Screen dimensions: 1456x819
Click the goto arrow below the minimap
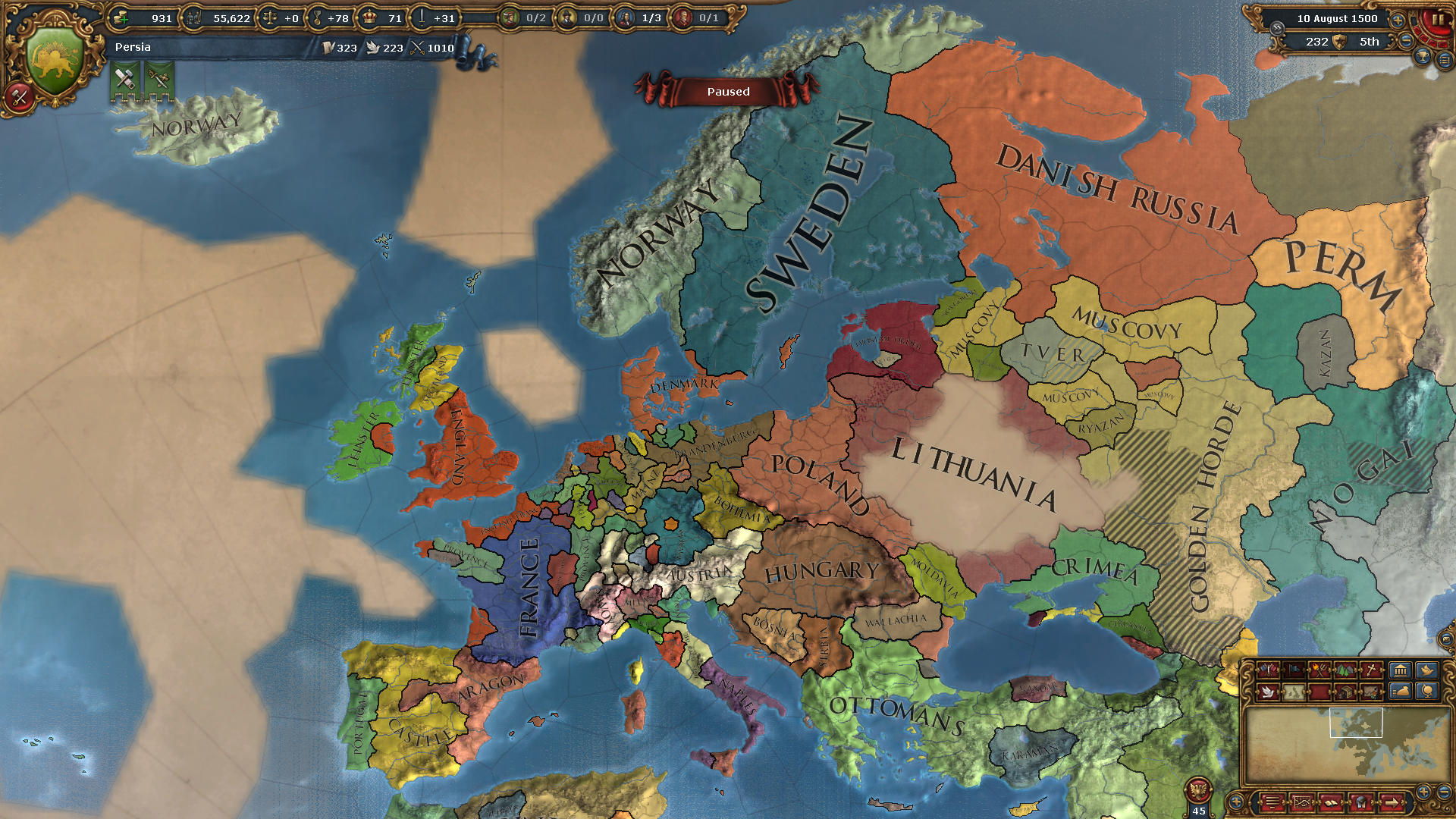point(1391,804)
